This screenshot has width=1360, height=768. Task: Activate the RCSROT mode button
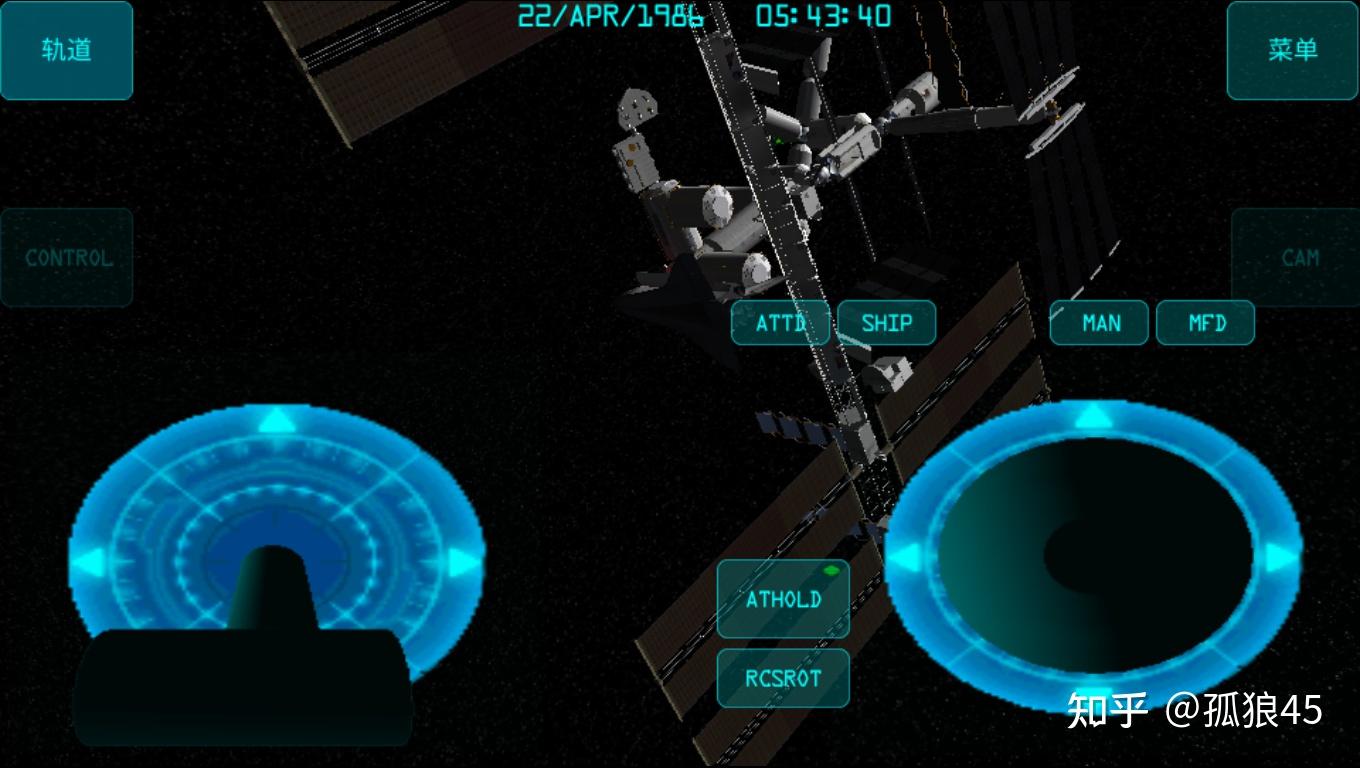coord(783,678)
